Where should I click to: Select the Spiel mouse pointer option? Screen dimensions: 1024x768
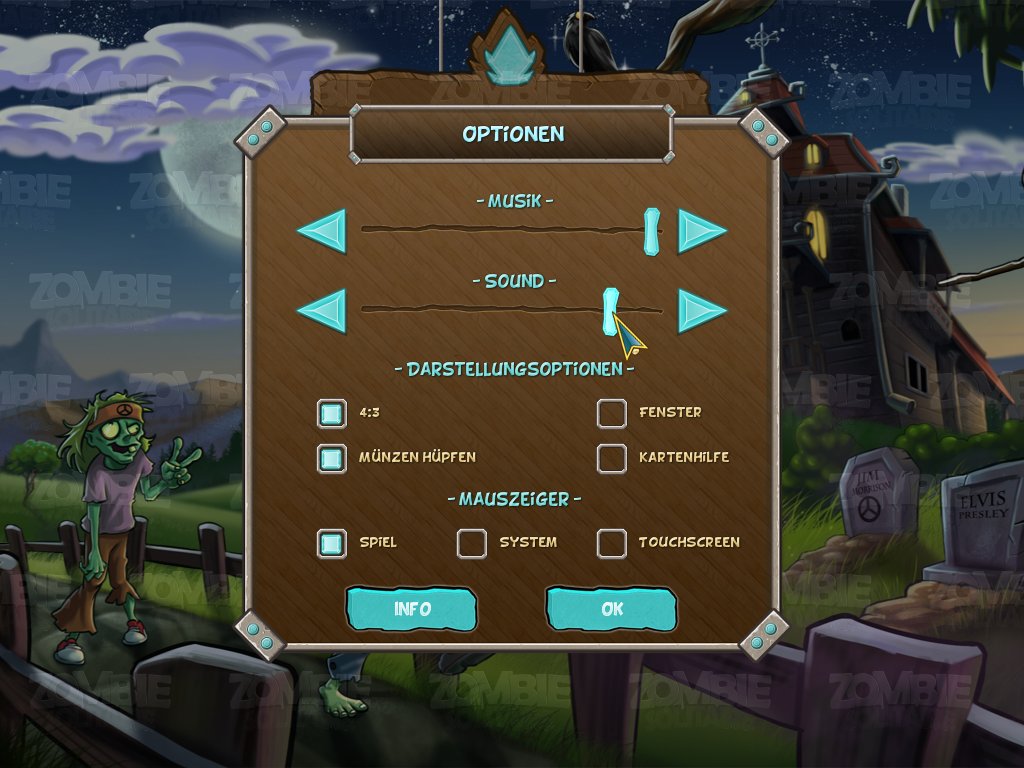(332, 543)
